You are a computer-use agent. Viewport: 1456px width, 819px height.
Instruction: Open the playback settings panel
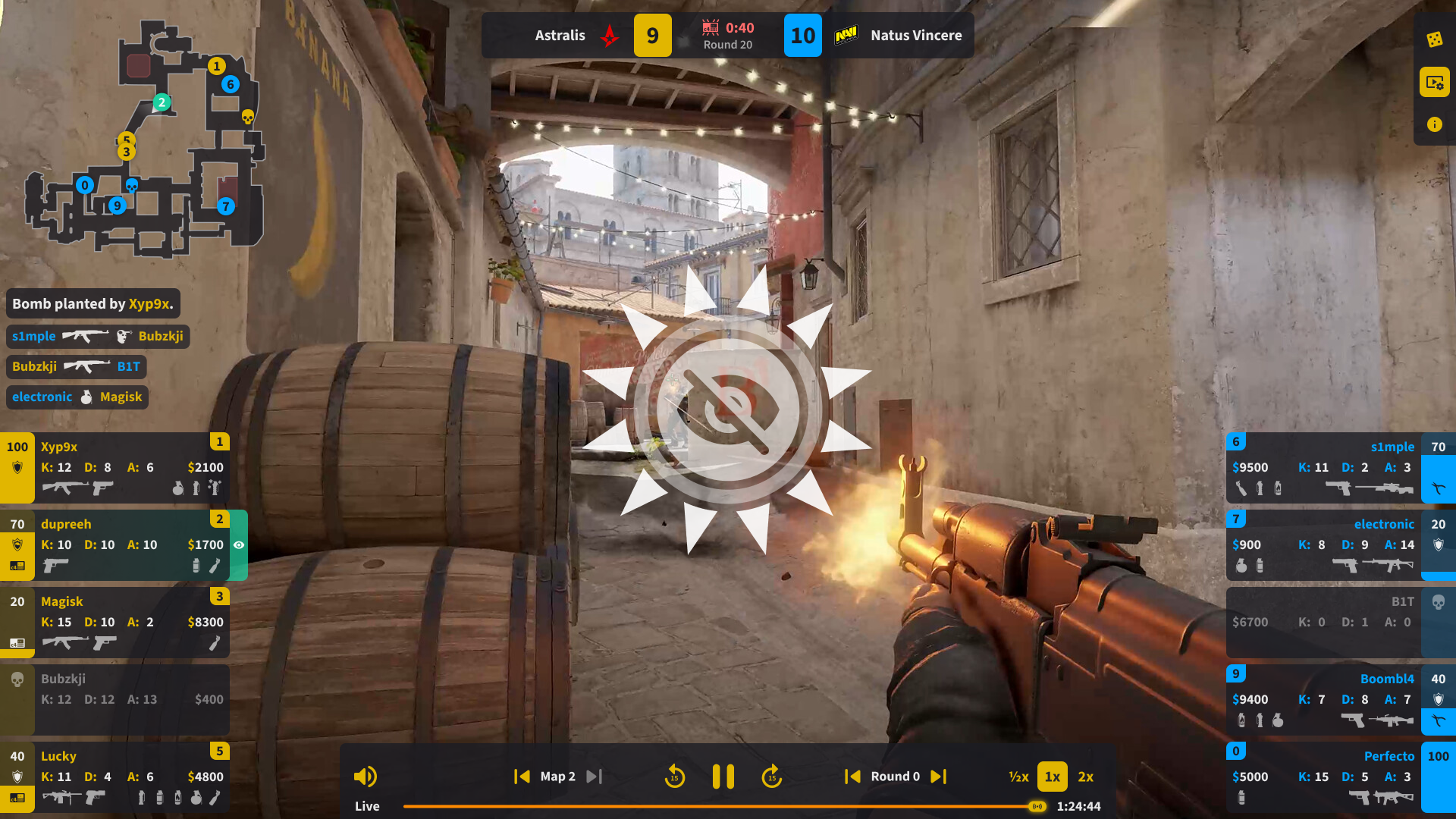[1436, 83]
